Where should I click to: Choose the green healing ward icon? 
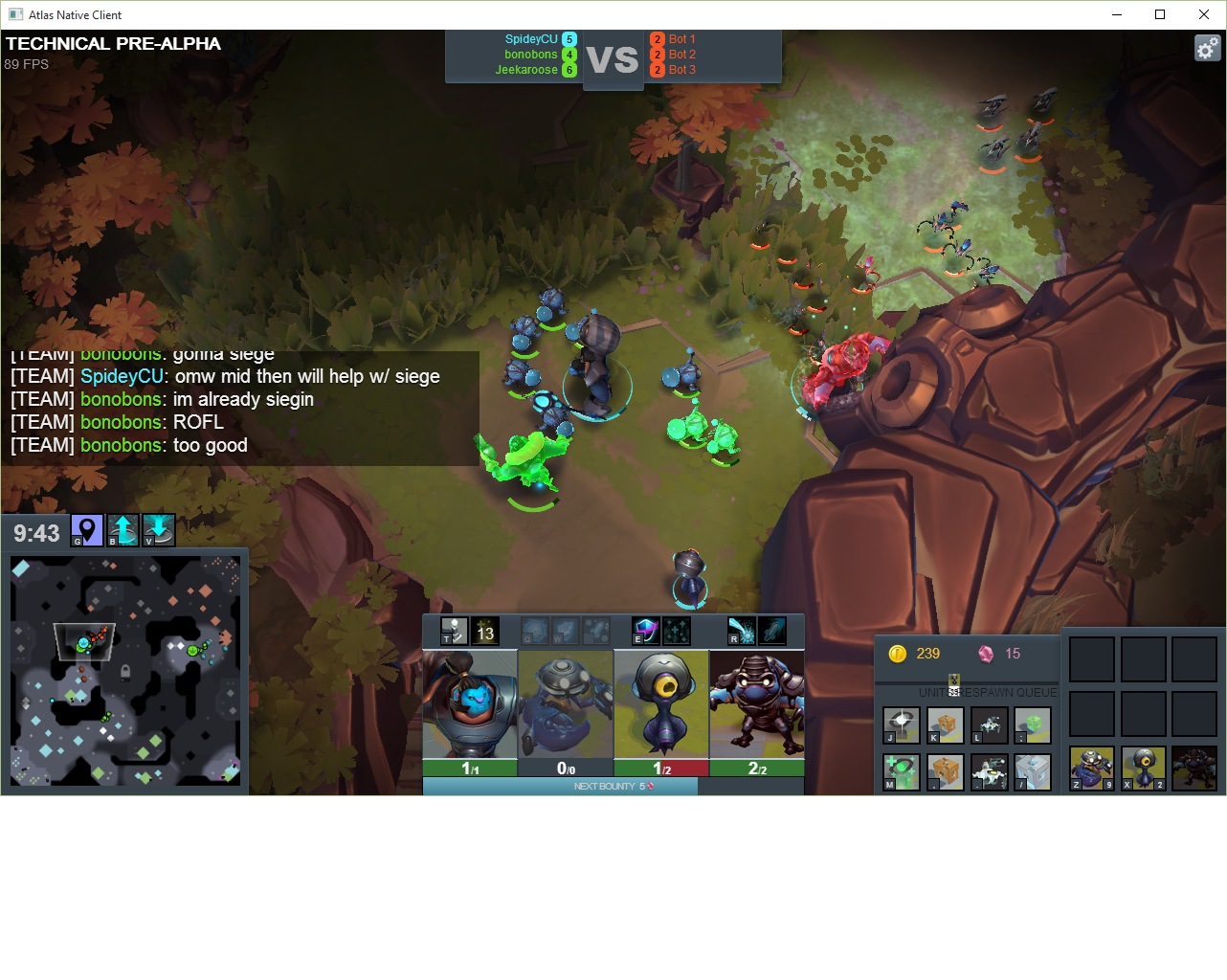(x=902, y=771)
